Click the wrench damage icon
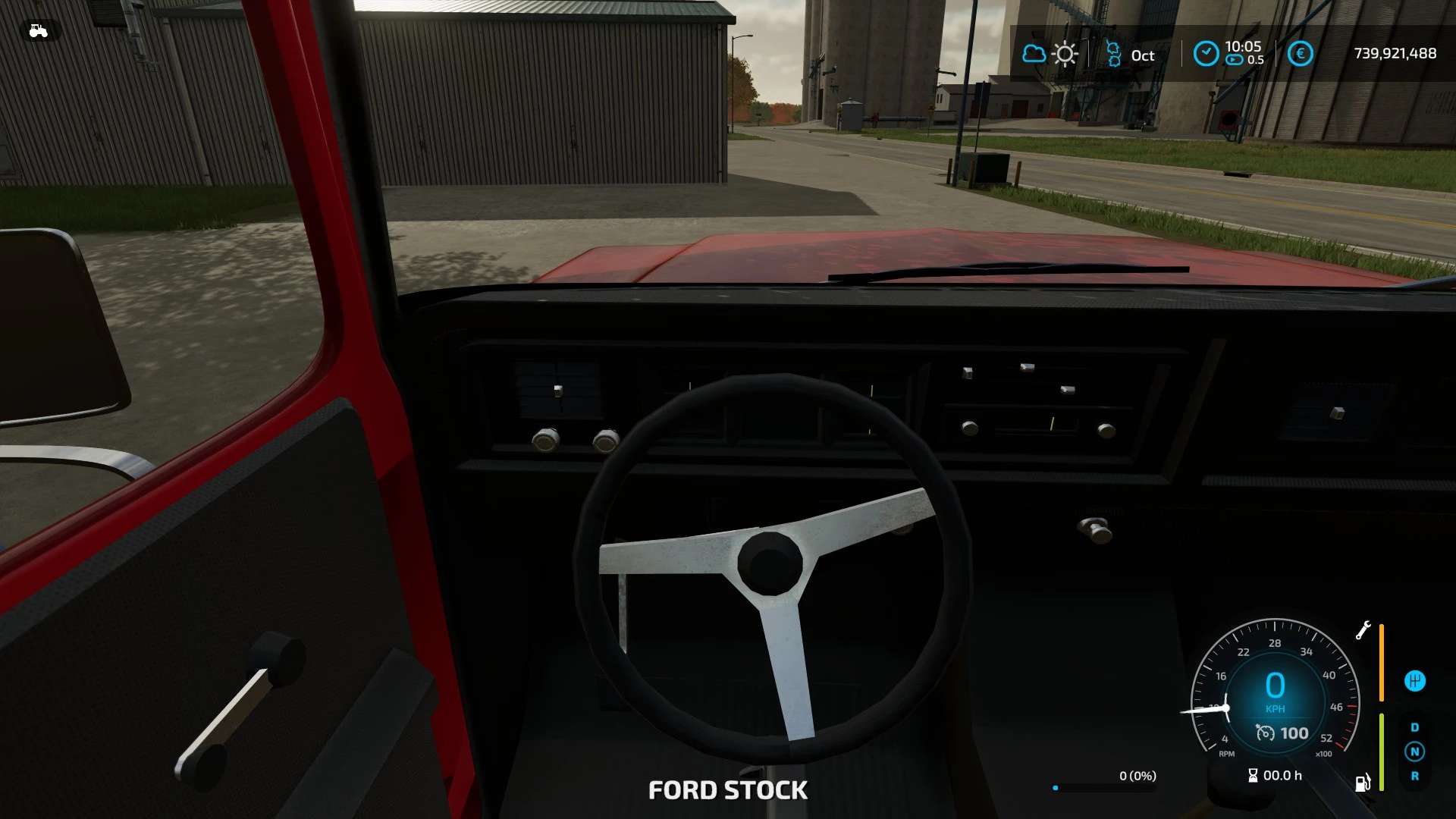The width and height of the screenshot is (1456, 819). click(1363, 630)
